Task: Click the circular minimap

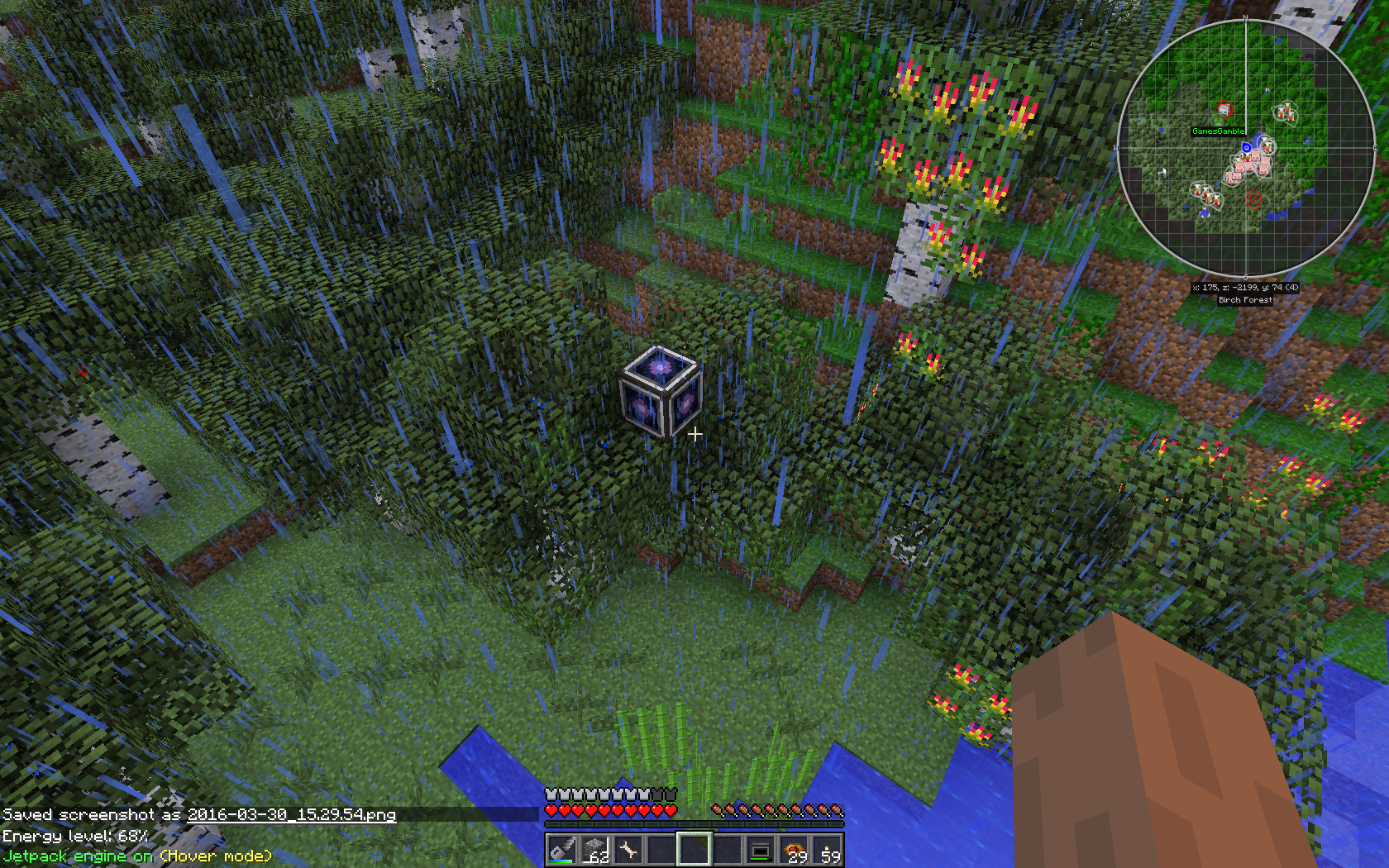Action: 1245,149
